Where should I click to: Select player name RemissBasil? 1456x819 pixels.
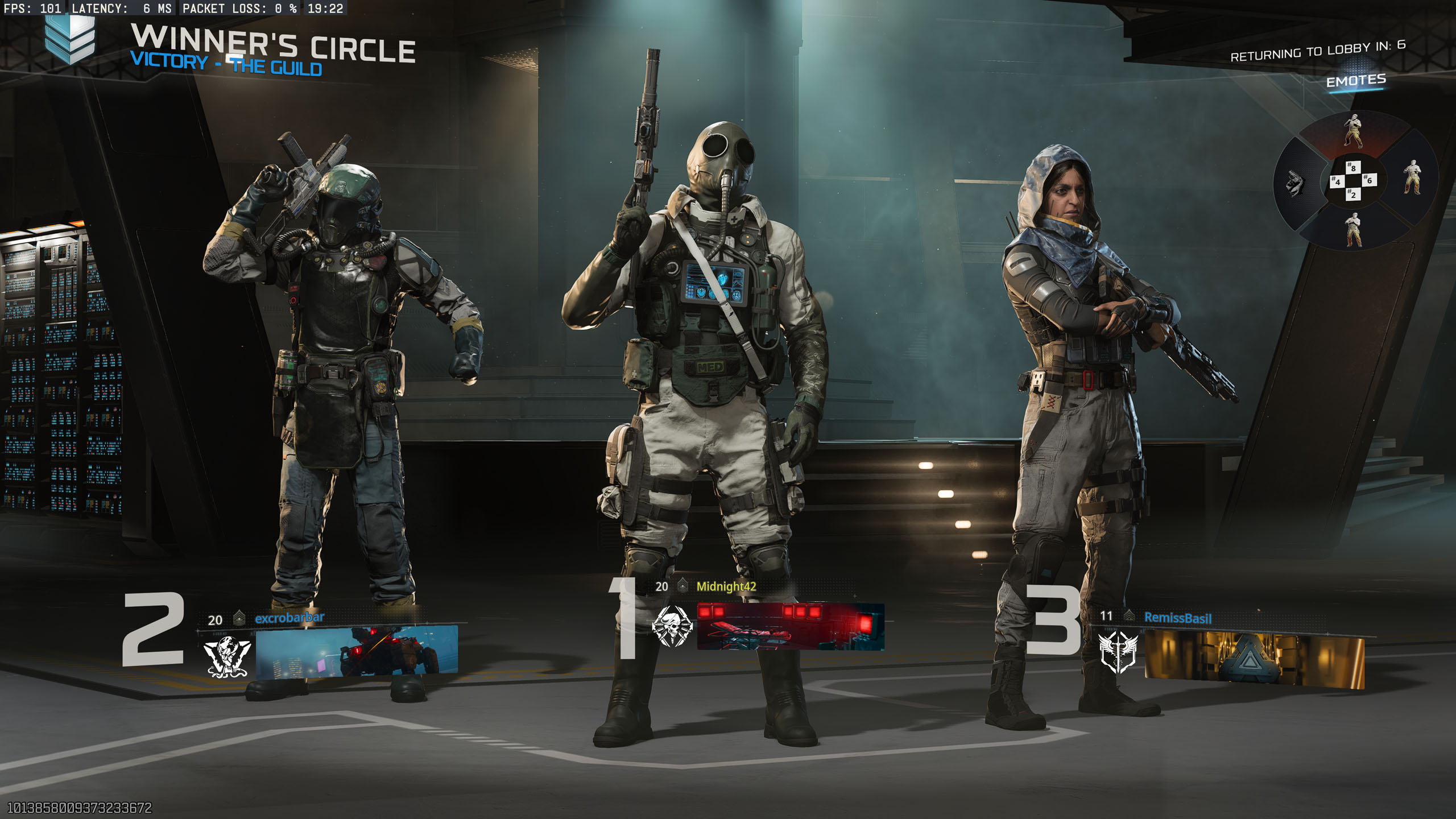(1177, 618)
